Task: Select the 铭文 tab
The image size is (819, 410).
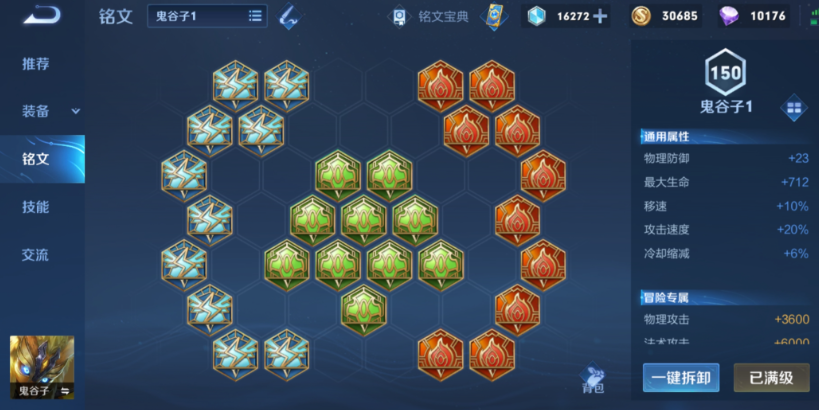Action: click(36, 159)
